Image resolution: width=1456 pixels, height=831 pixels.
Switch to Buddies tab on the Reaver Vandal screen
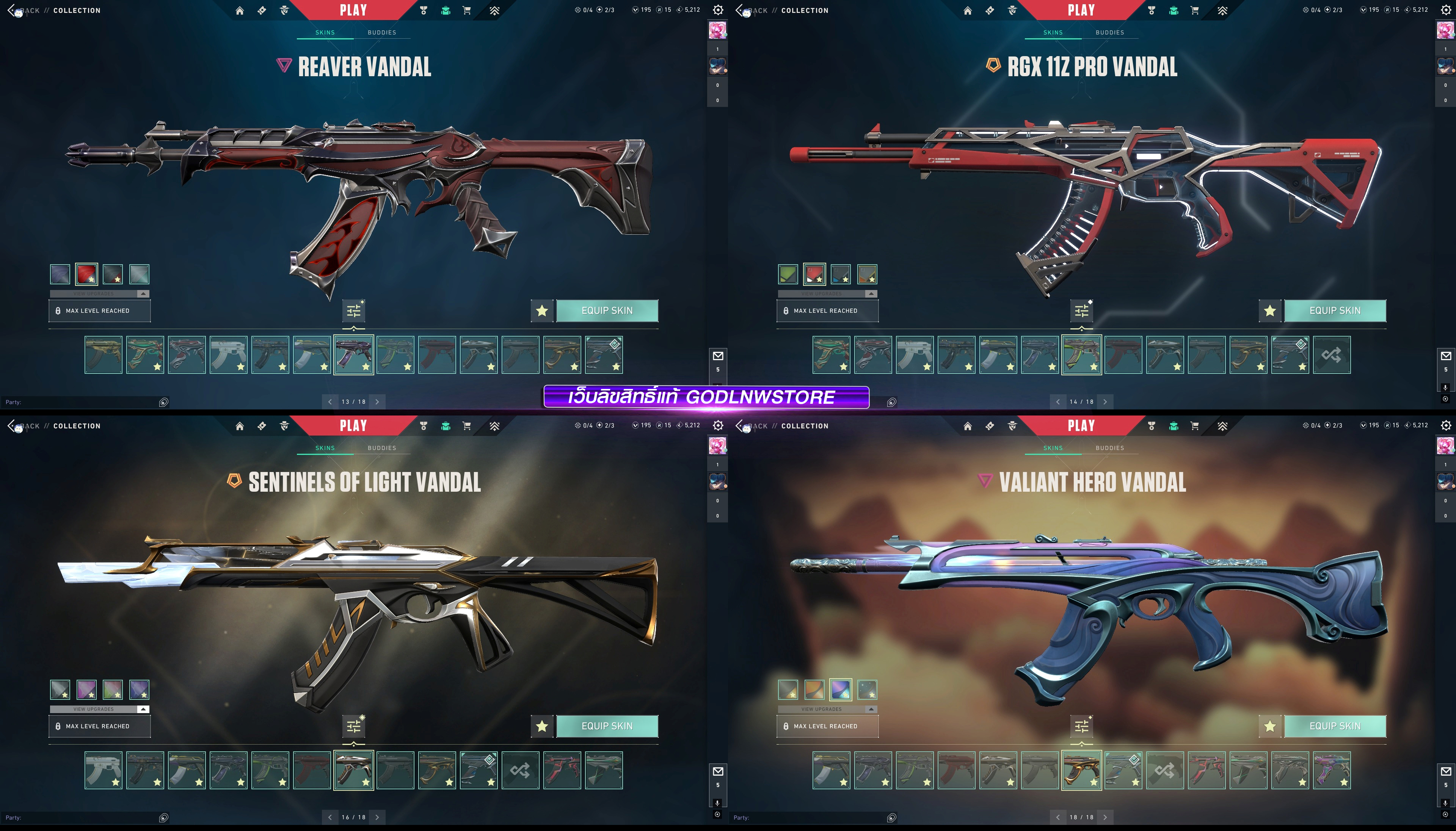tap(381, 33)
